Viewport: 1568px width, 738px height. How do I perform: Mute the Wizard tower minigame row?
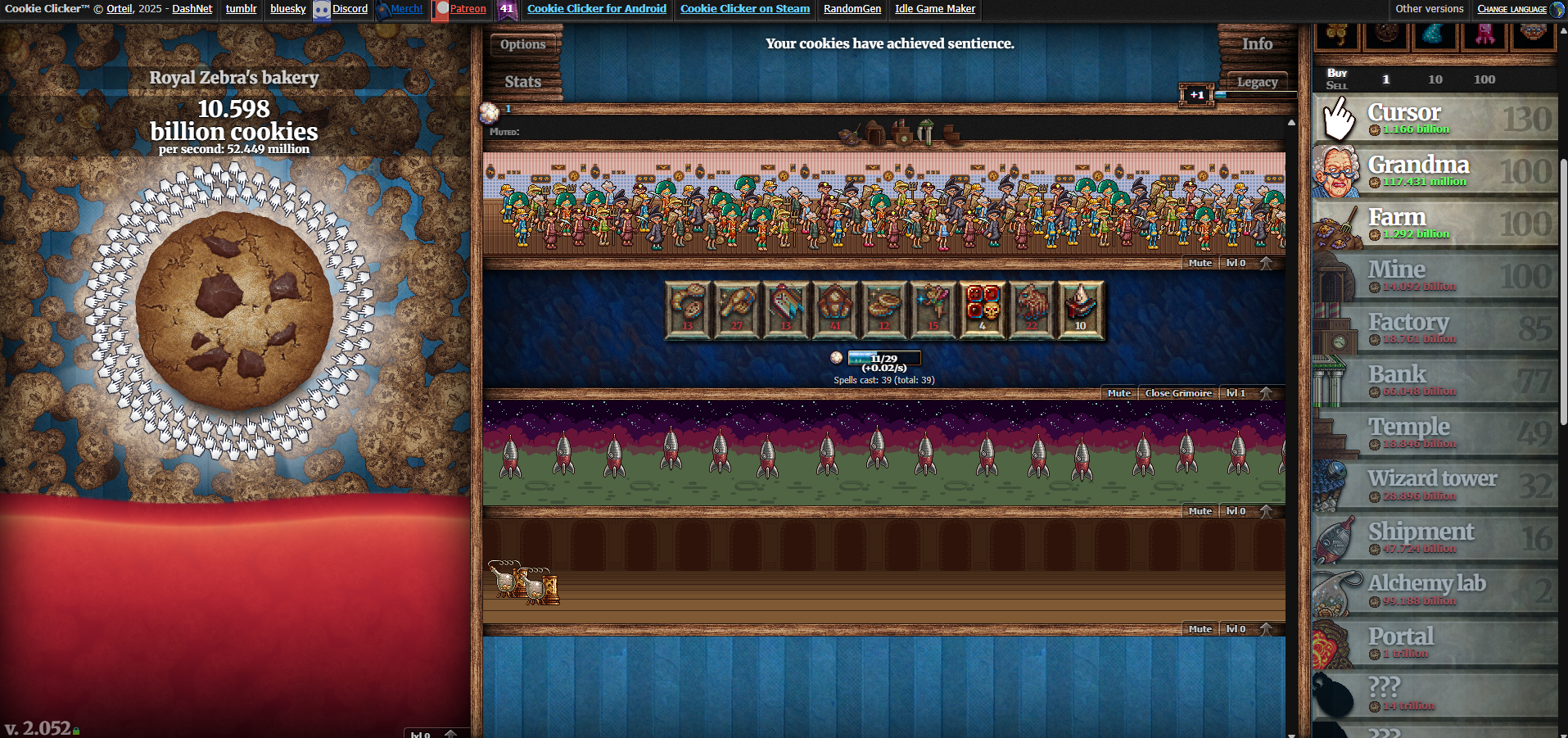pos(1119,393)
